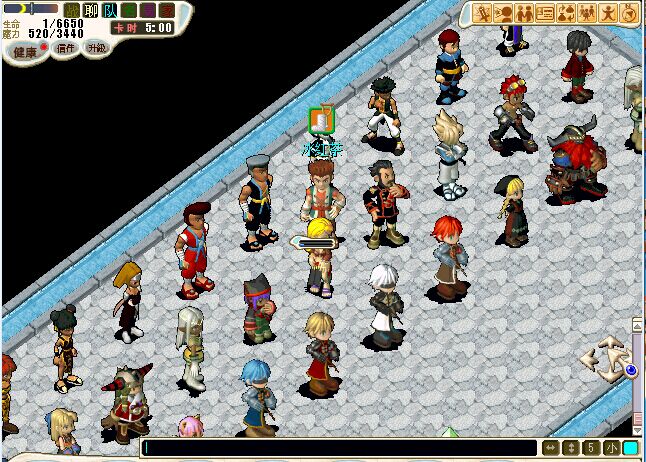Pick the cyan chat color swatch

630,448
